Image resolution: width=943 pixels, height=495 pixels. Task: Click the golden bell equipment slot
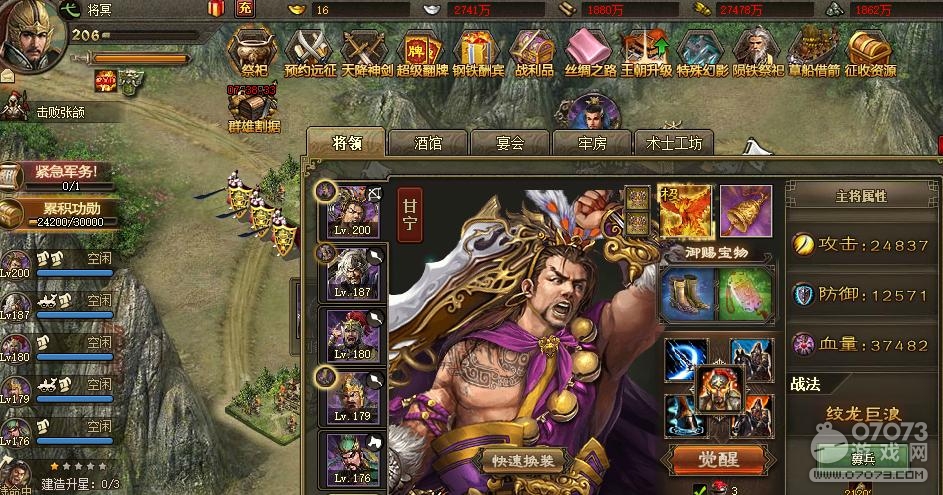click(x=745, y=211)
